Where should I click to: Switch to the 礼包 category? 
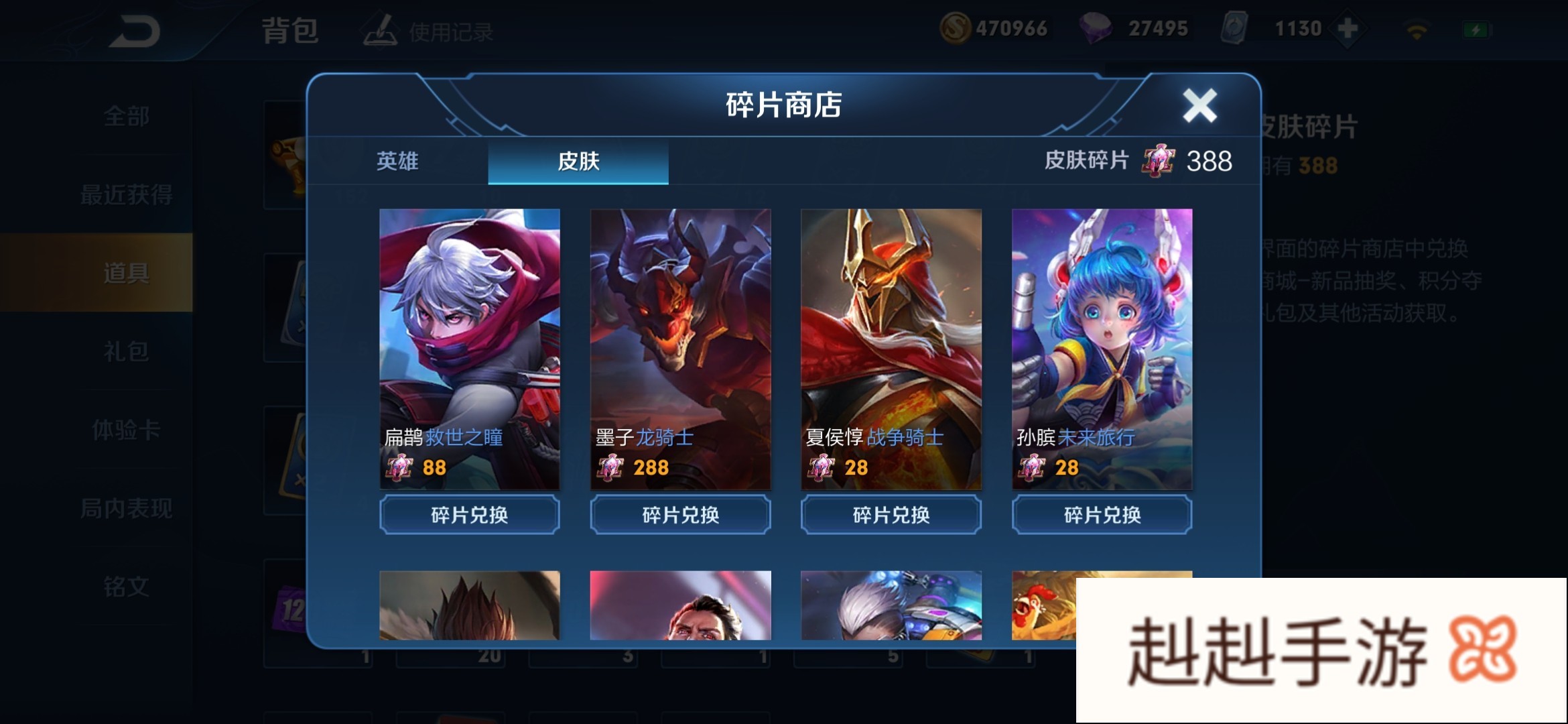click(x=126, y=351)
